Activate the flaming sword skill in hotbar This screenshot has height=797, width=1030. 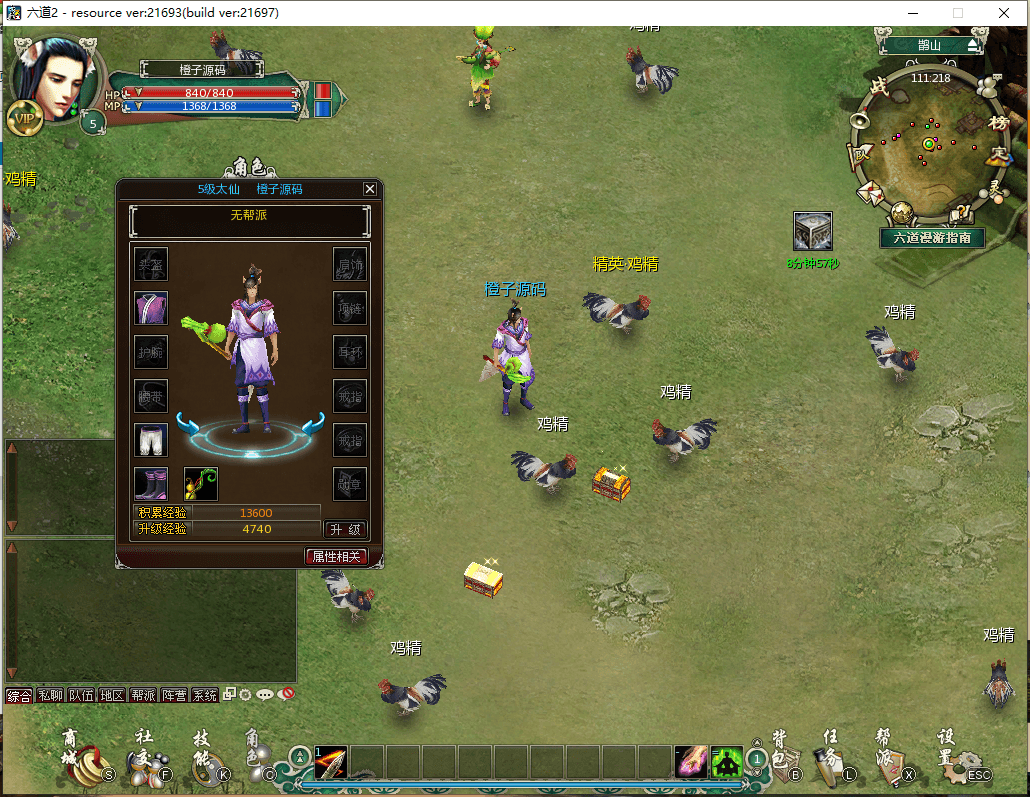[331, 762]
